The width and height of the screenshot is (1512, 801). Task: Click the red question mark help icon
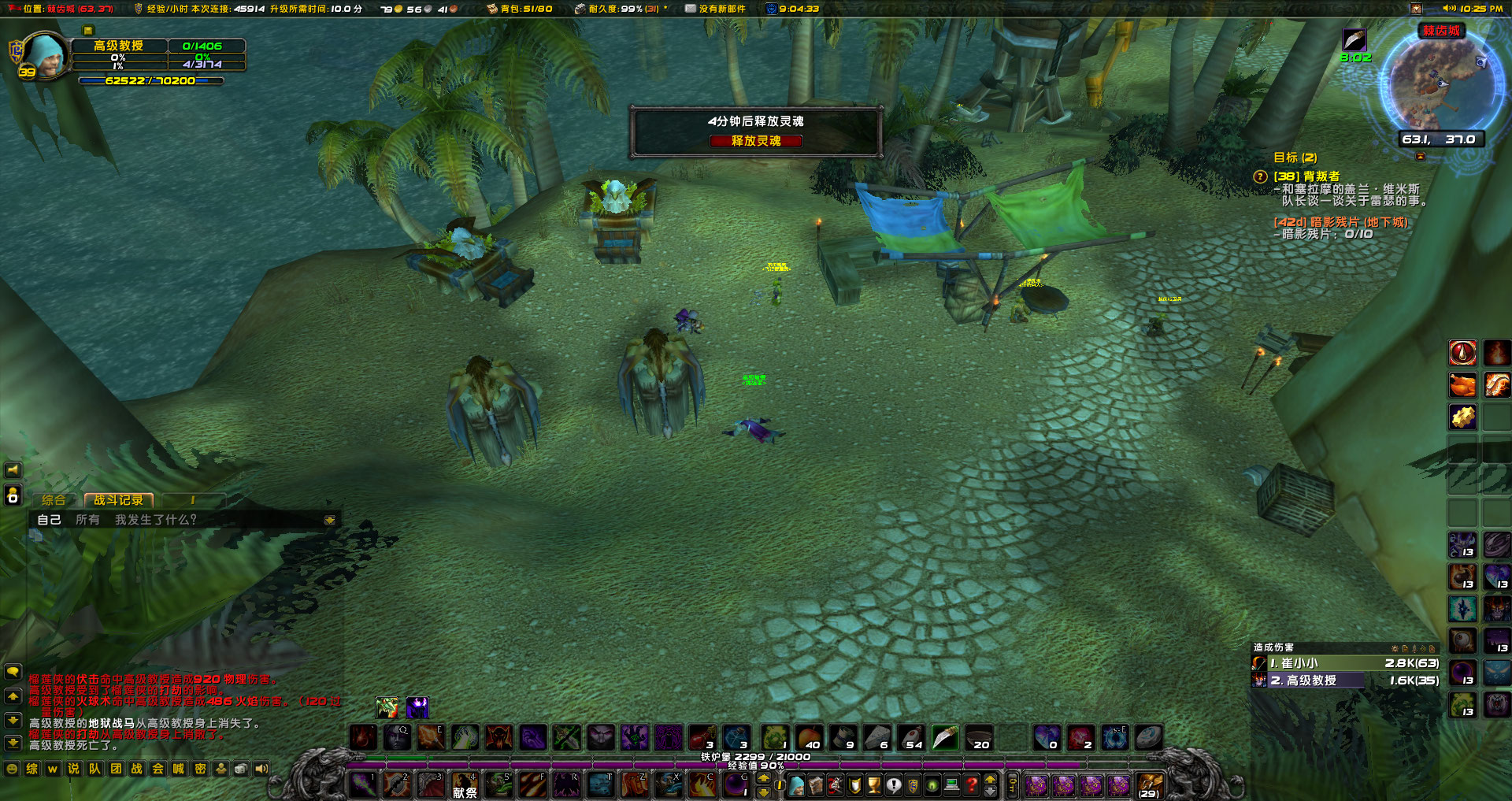point(973,784)
